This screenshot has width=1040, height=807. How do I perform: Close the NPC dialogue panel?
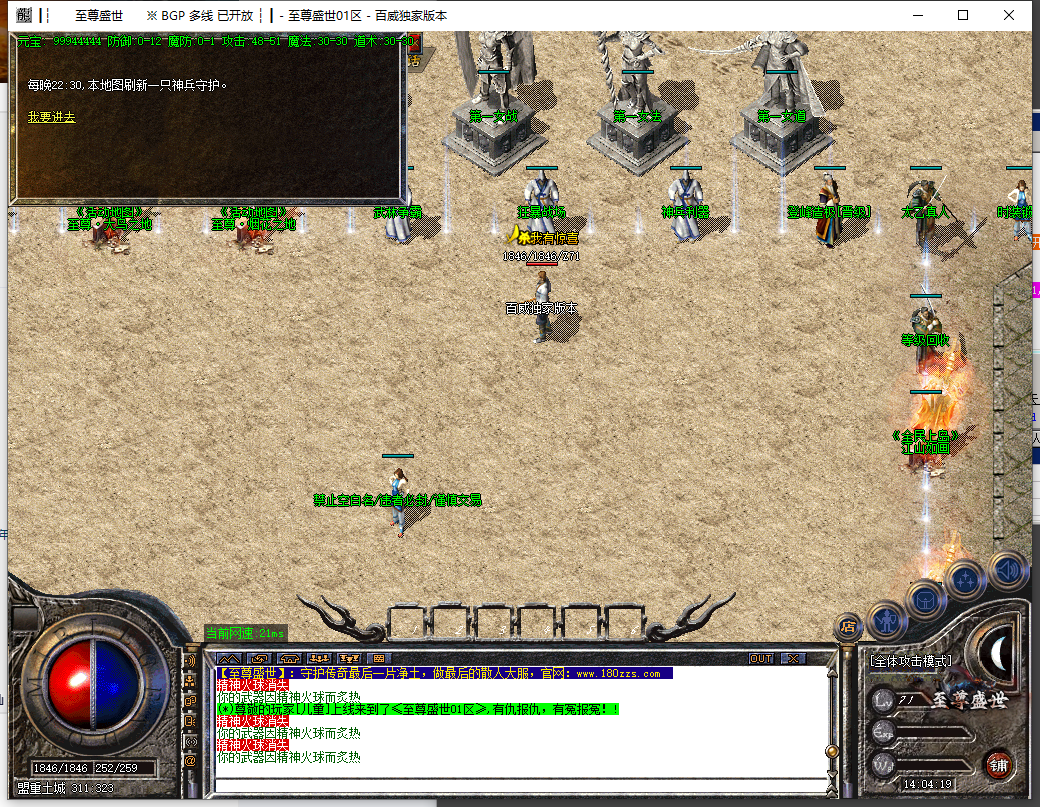click(413, 43)
